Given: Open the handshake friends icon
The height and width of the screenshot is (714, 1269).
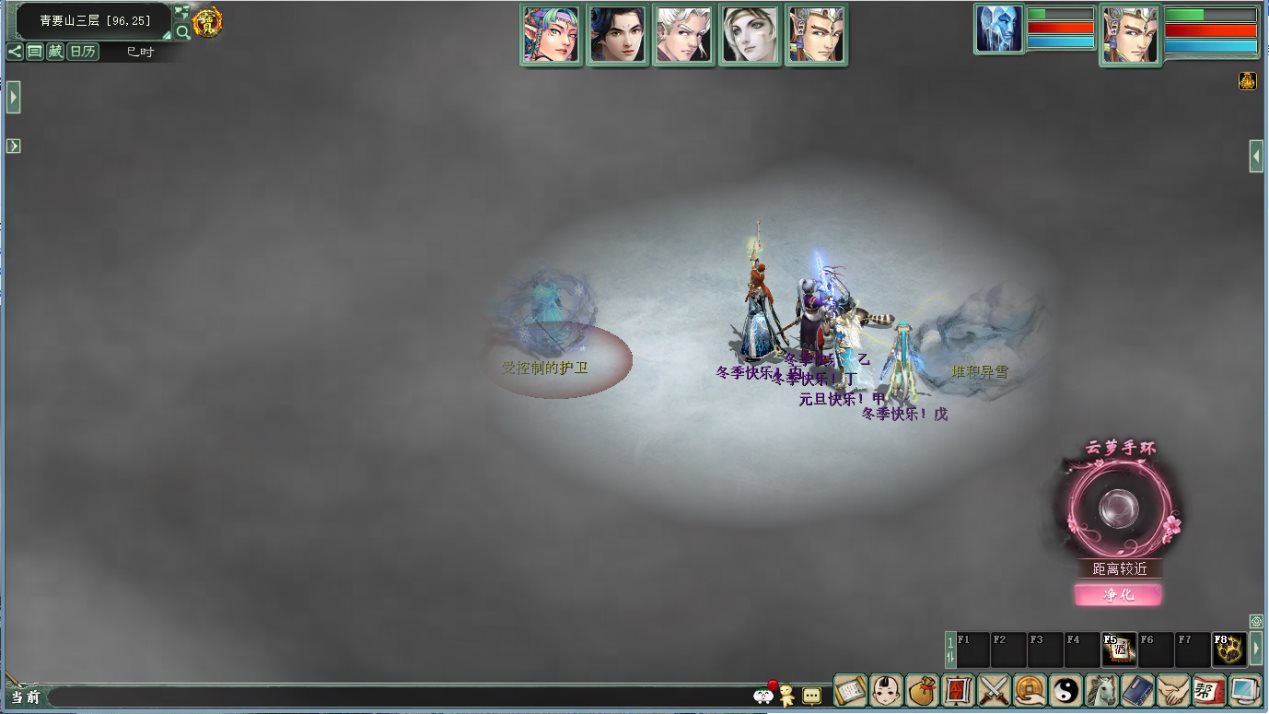Looking at the screenshot, I should coord(1173,690).
